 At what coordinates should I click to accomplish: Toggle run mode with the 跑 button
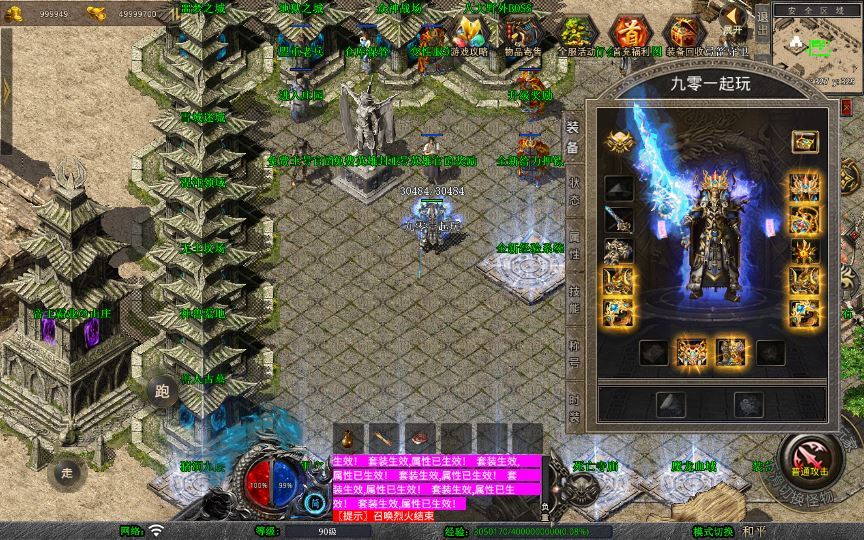(x=161, y=390)
